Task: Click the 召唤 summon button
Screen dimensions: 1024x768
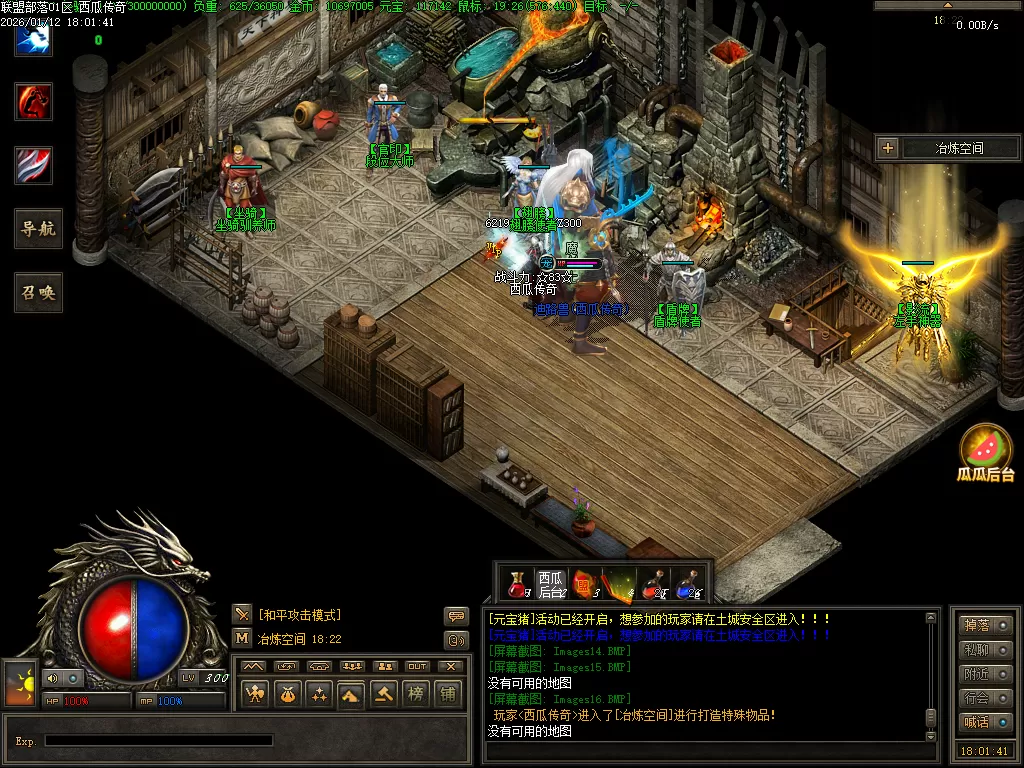Action: pyautogui.click(x=38, y=293)
